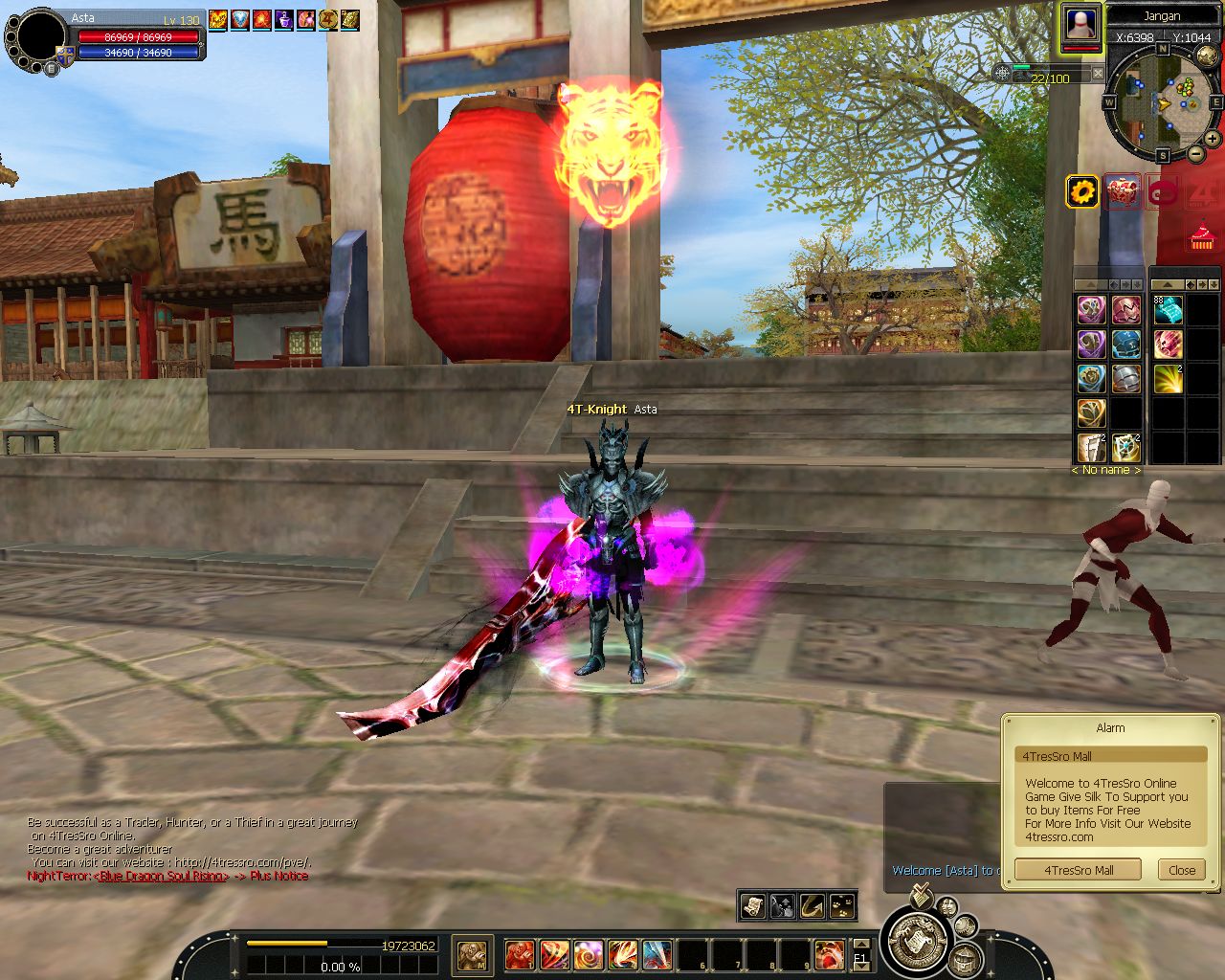Viewport: 1225px width, 980px height.
Task: Open the 4TresSro Mall from the alarm
Action: click(x=1078, y=870)
